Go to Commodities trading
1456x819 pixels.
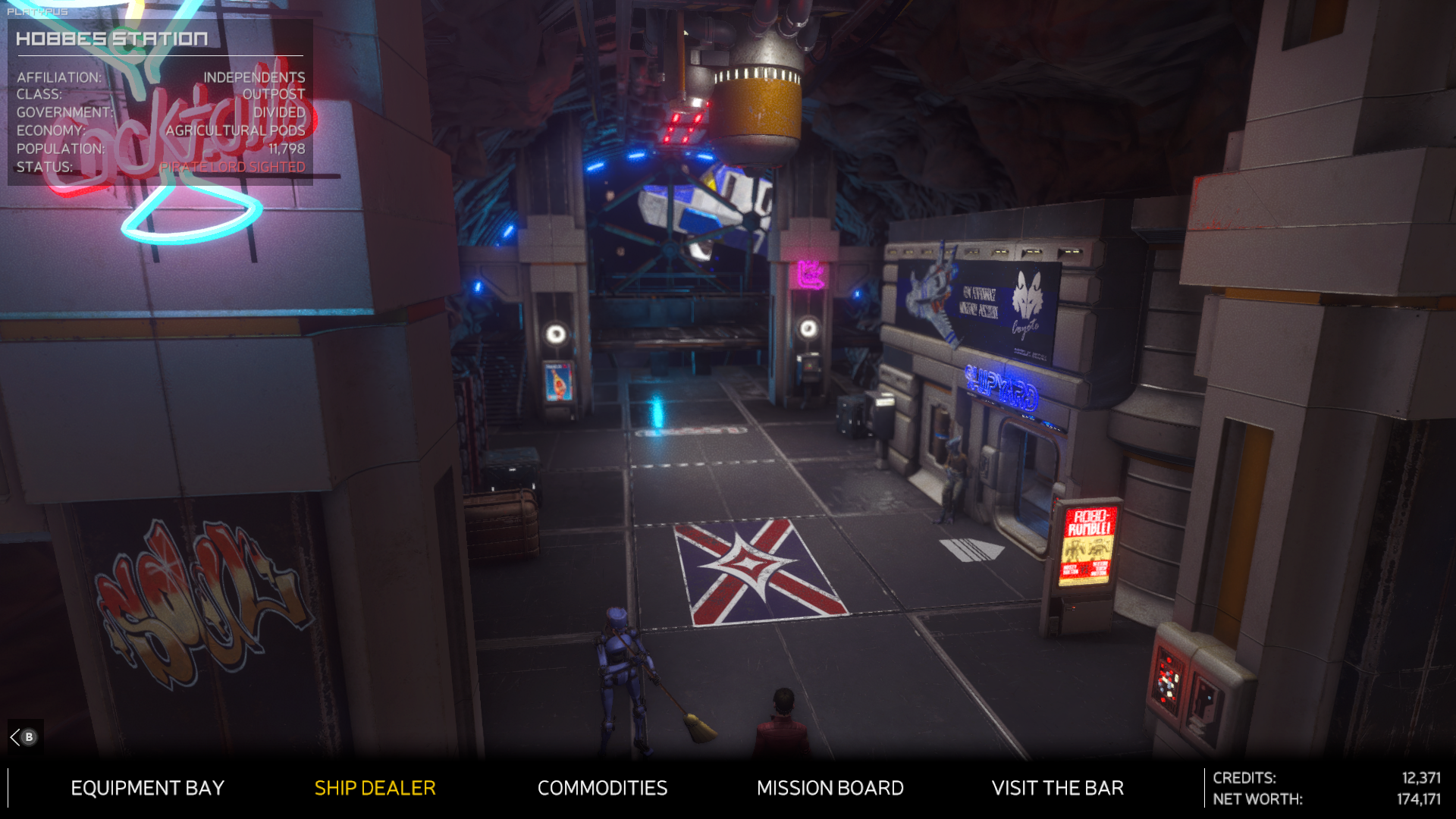(x=602, y=788)
